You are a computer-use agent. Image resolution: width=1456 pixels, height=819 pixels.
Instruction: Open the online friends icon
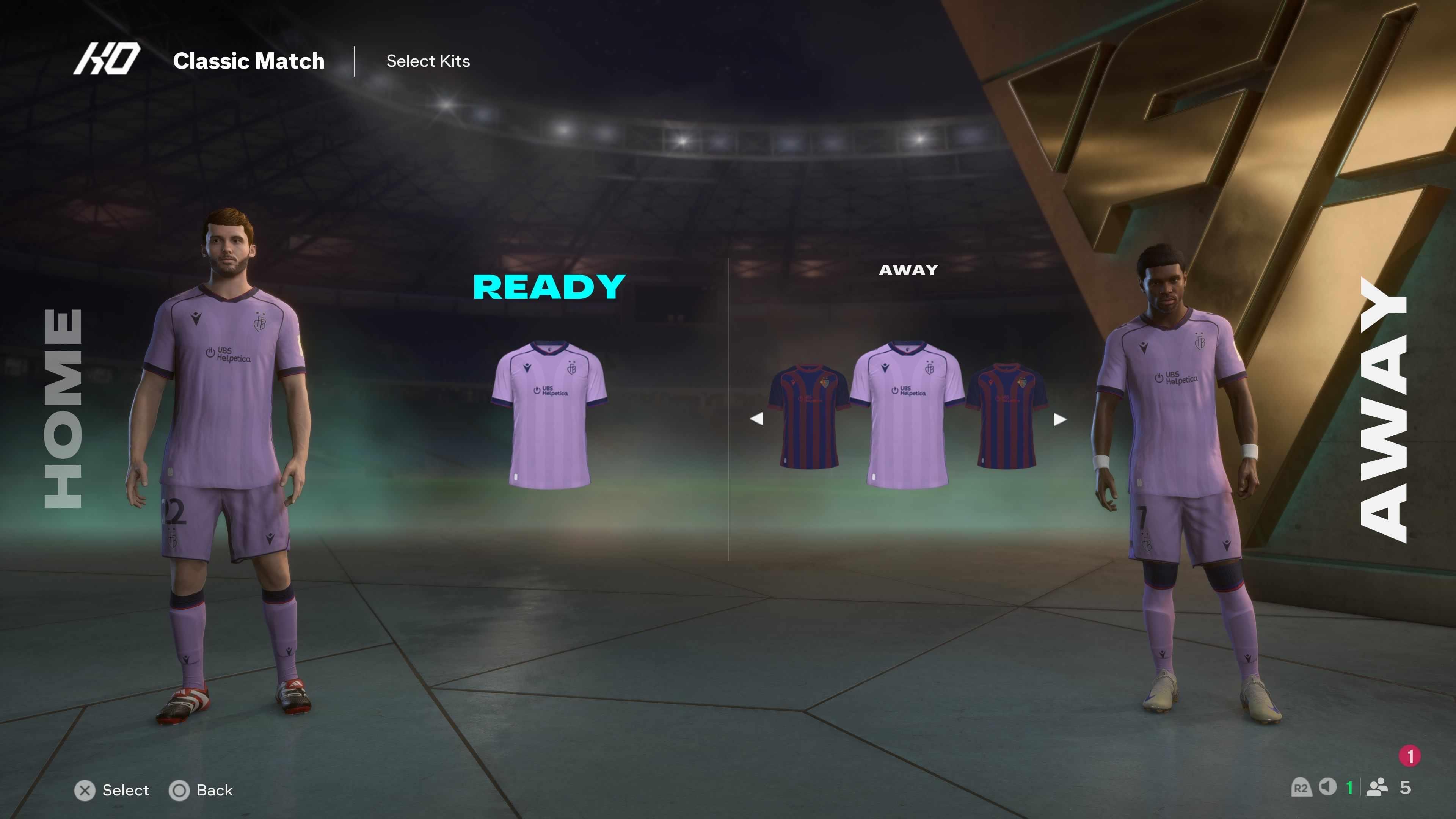tap(1377, 788)
